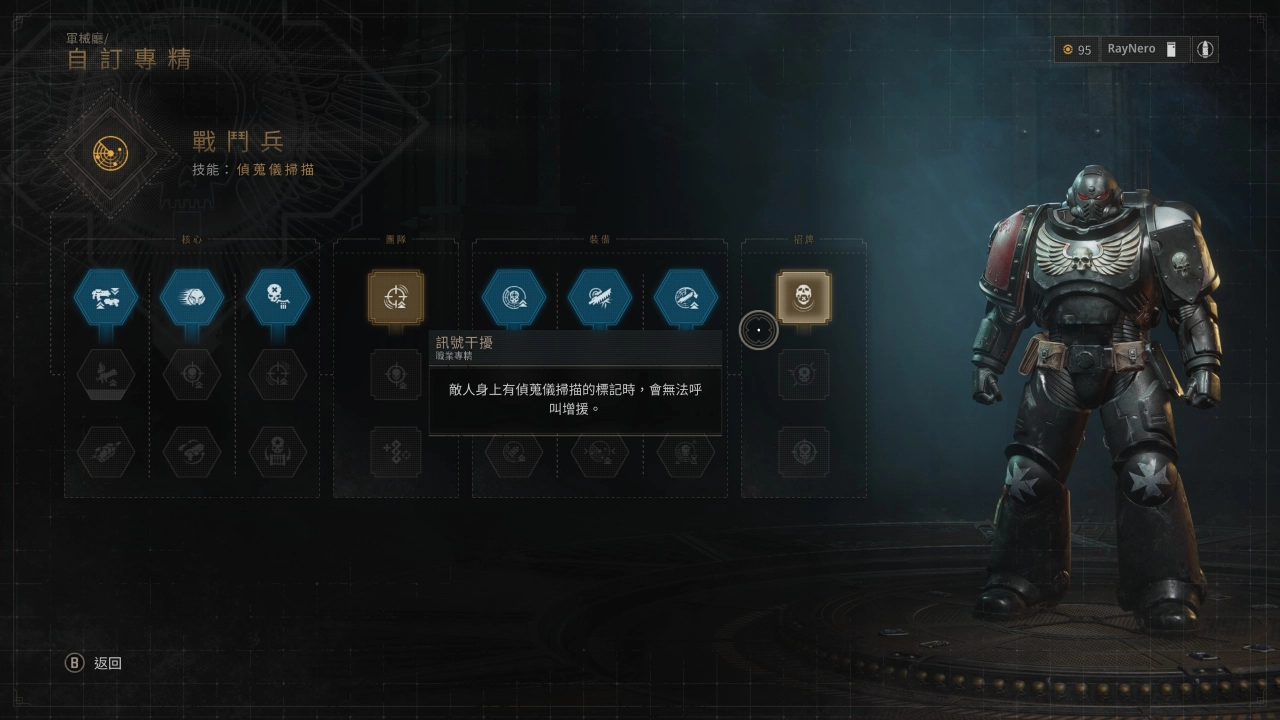Click the helmet icon beside RayNero

coord(1172,48)
